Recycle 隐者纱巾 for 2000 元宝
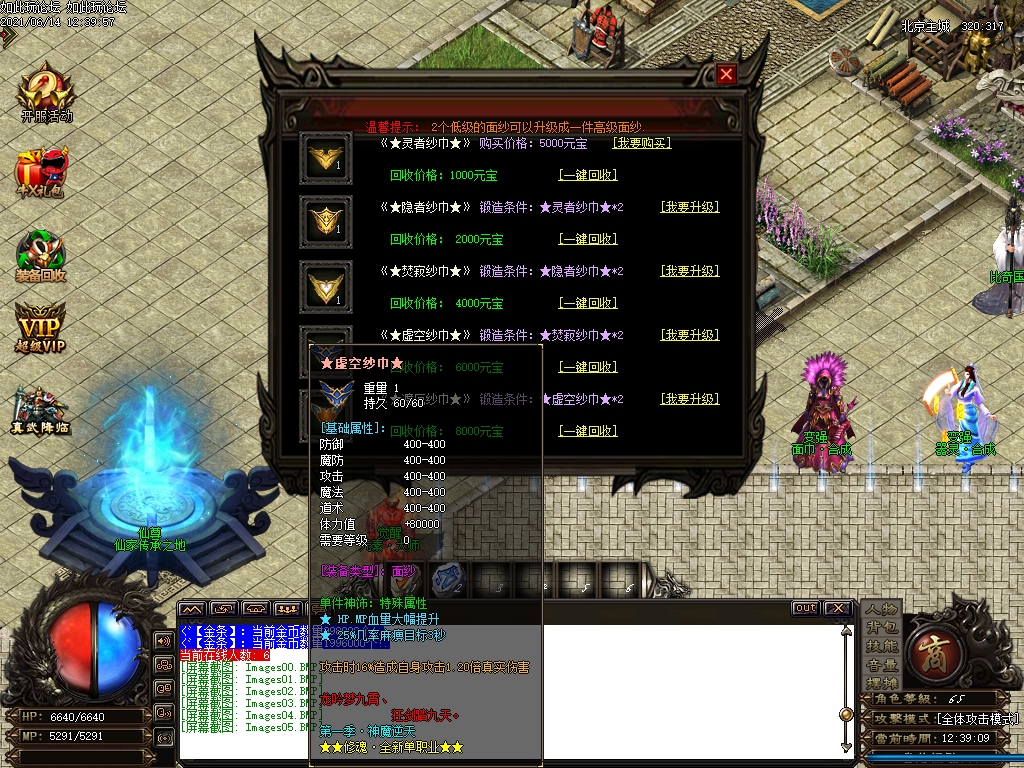The width and height of the screenshot is (1024, 768). tap(587, 239)
